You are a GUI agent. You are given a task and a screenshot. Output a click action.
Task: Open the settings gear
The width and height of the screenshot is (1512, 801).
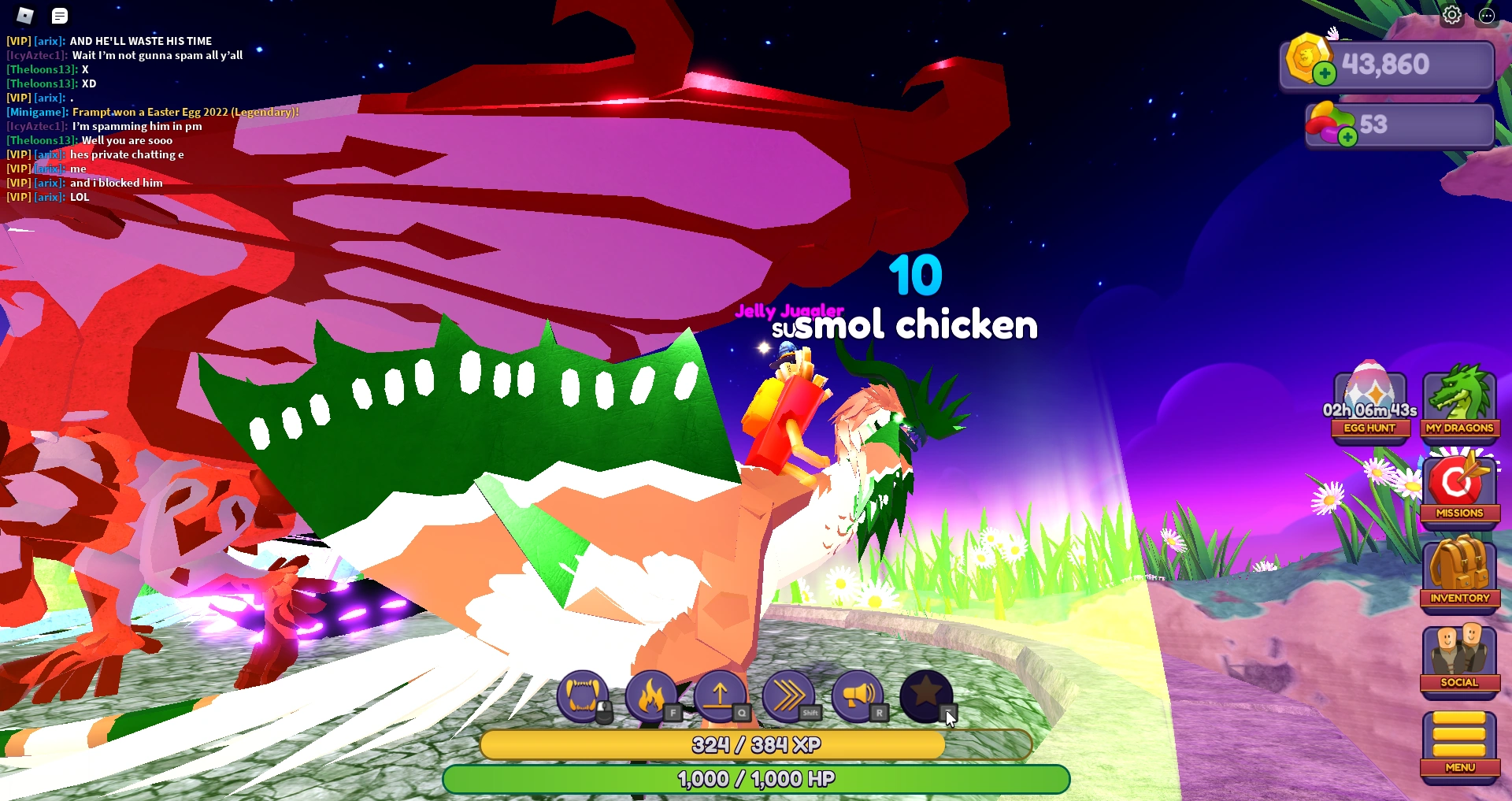(x=1451, y=14)
